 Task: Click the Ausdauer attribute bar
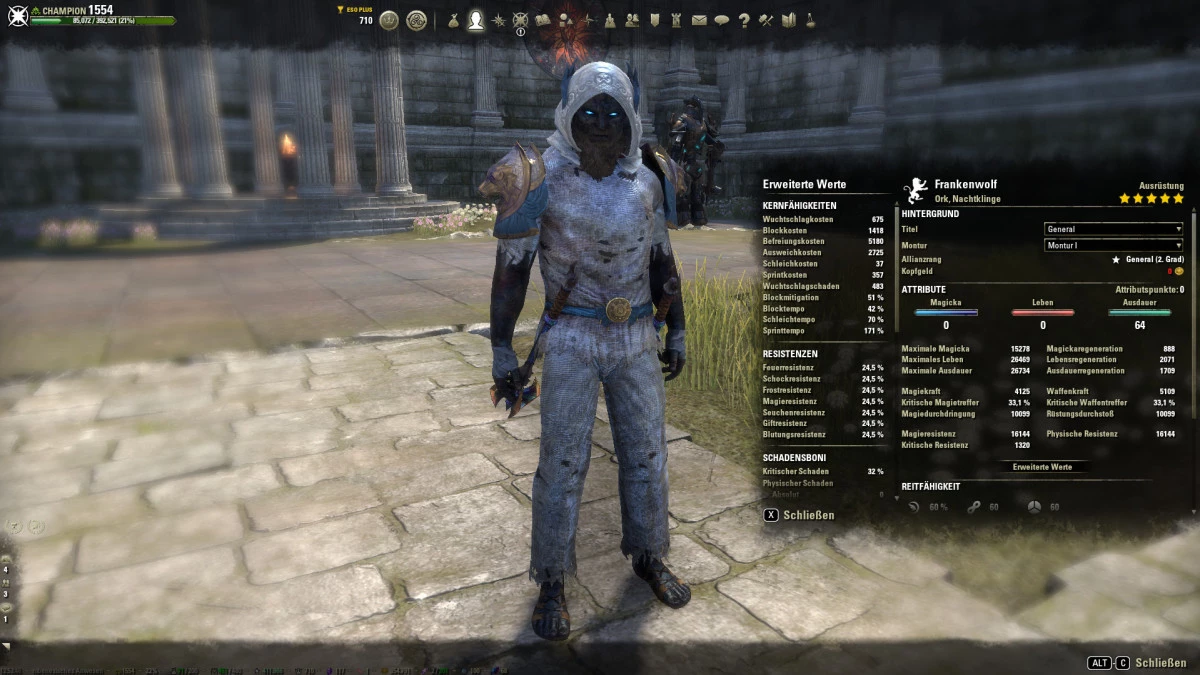pyautogui.click(x=1139, y=312)
